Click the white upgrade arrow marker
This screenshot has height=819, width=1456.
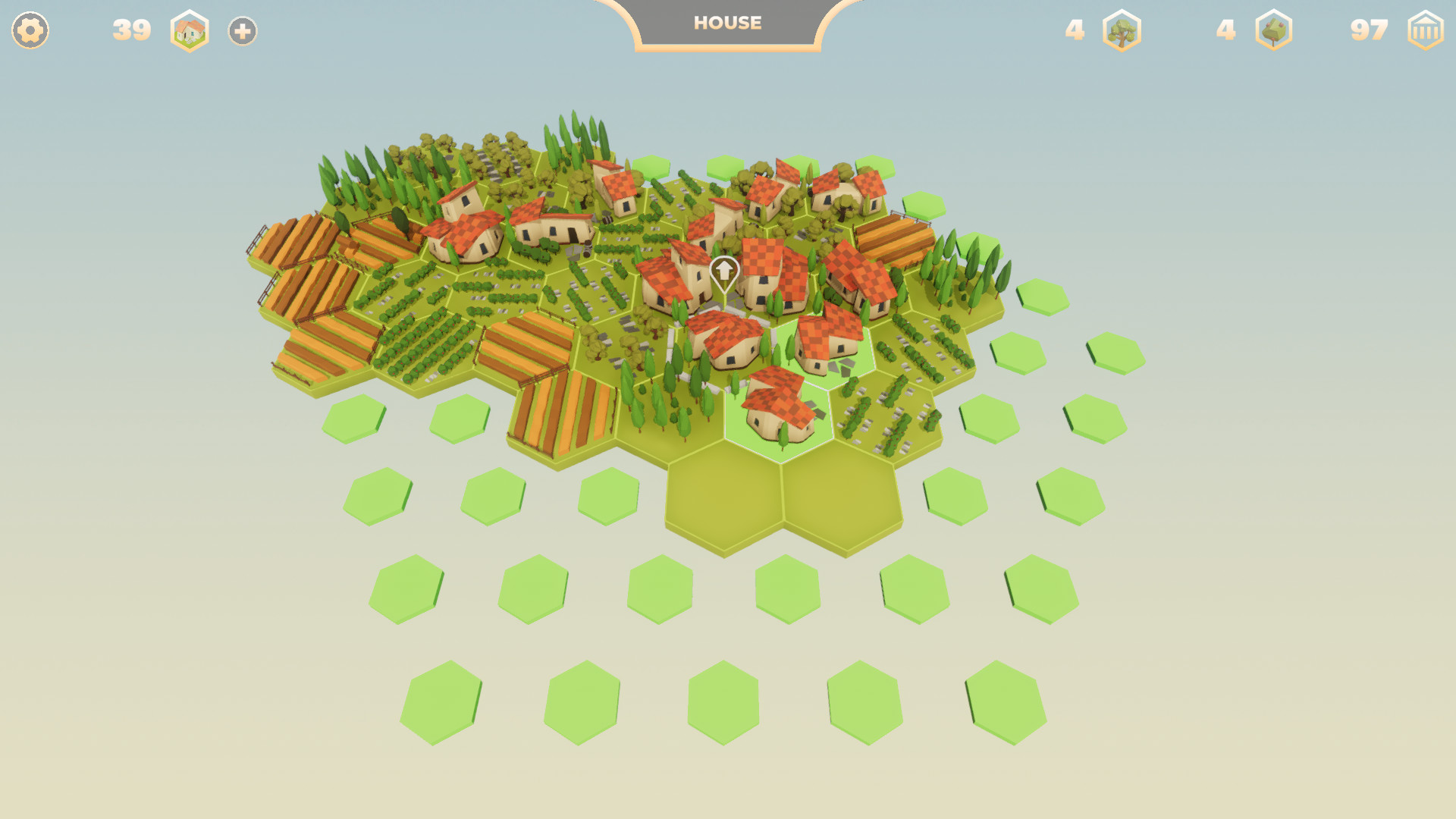724,271
